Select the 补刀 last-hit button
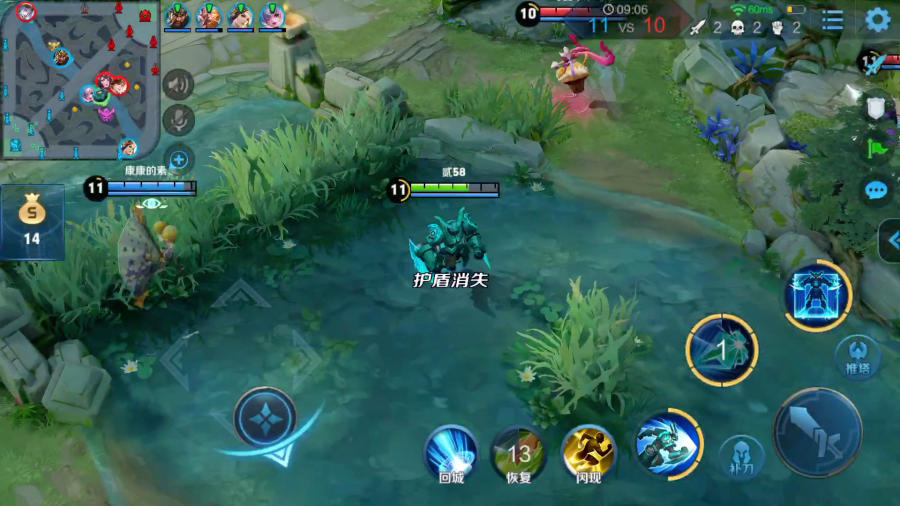 739,455
